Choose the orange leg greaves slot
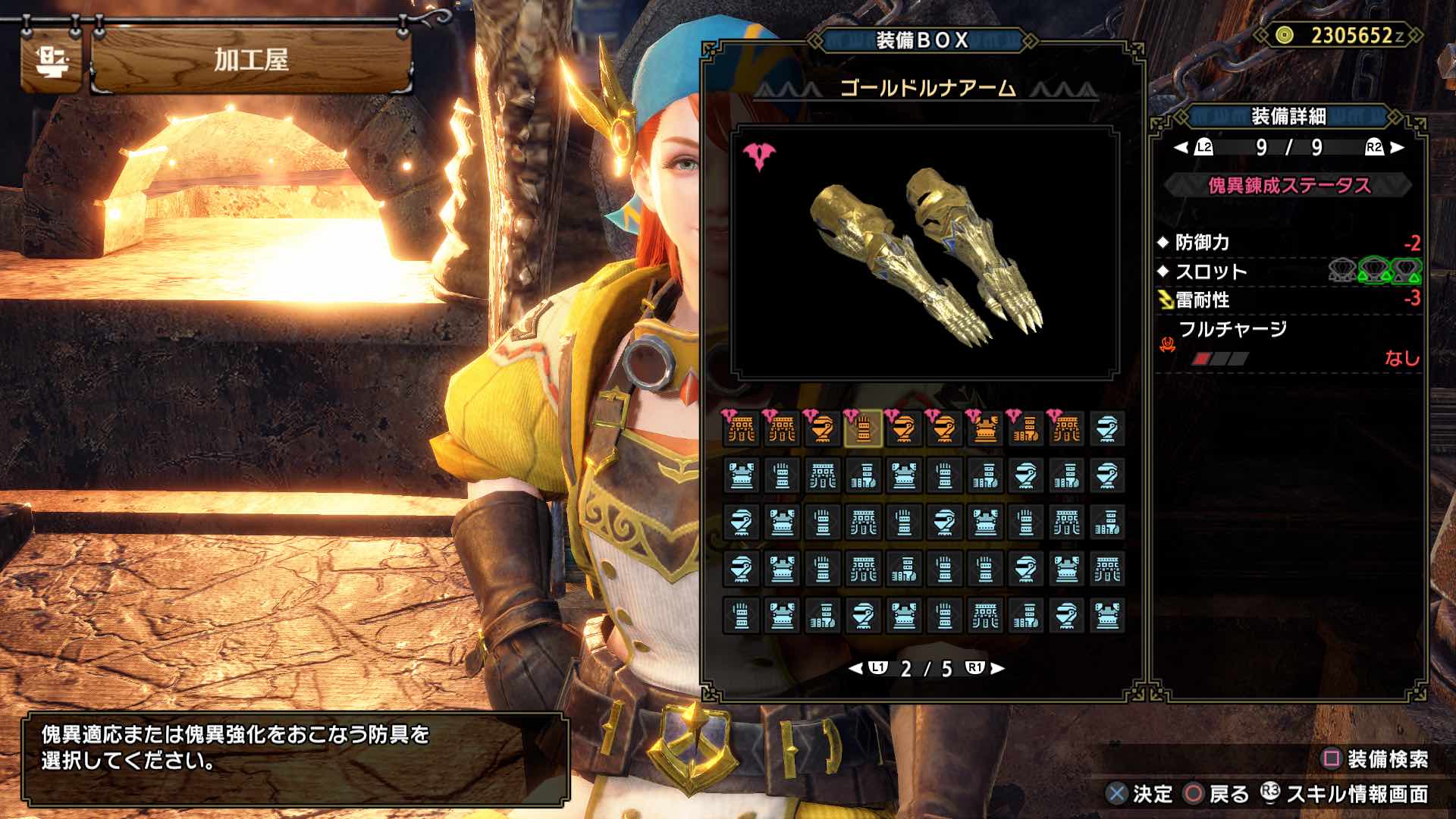The image size is (1456, 819). 1026,430
